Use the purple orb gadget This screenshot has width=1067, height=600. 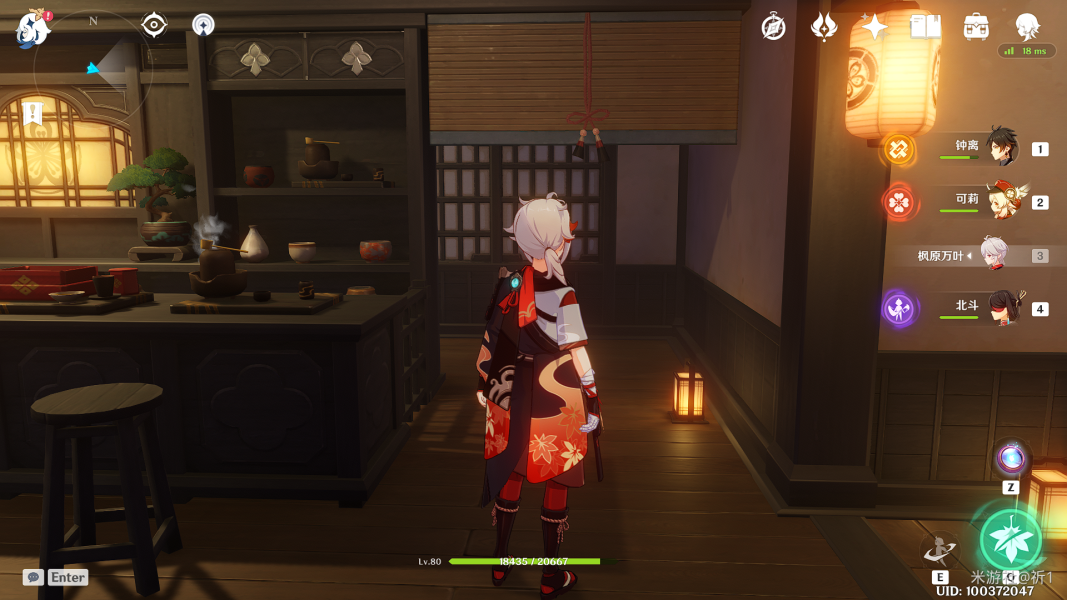pos(1011,459)
